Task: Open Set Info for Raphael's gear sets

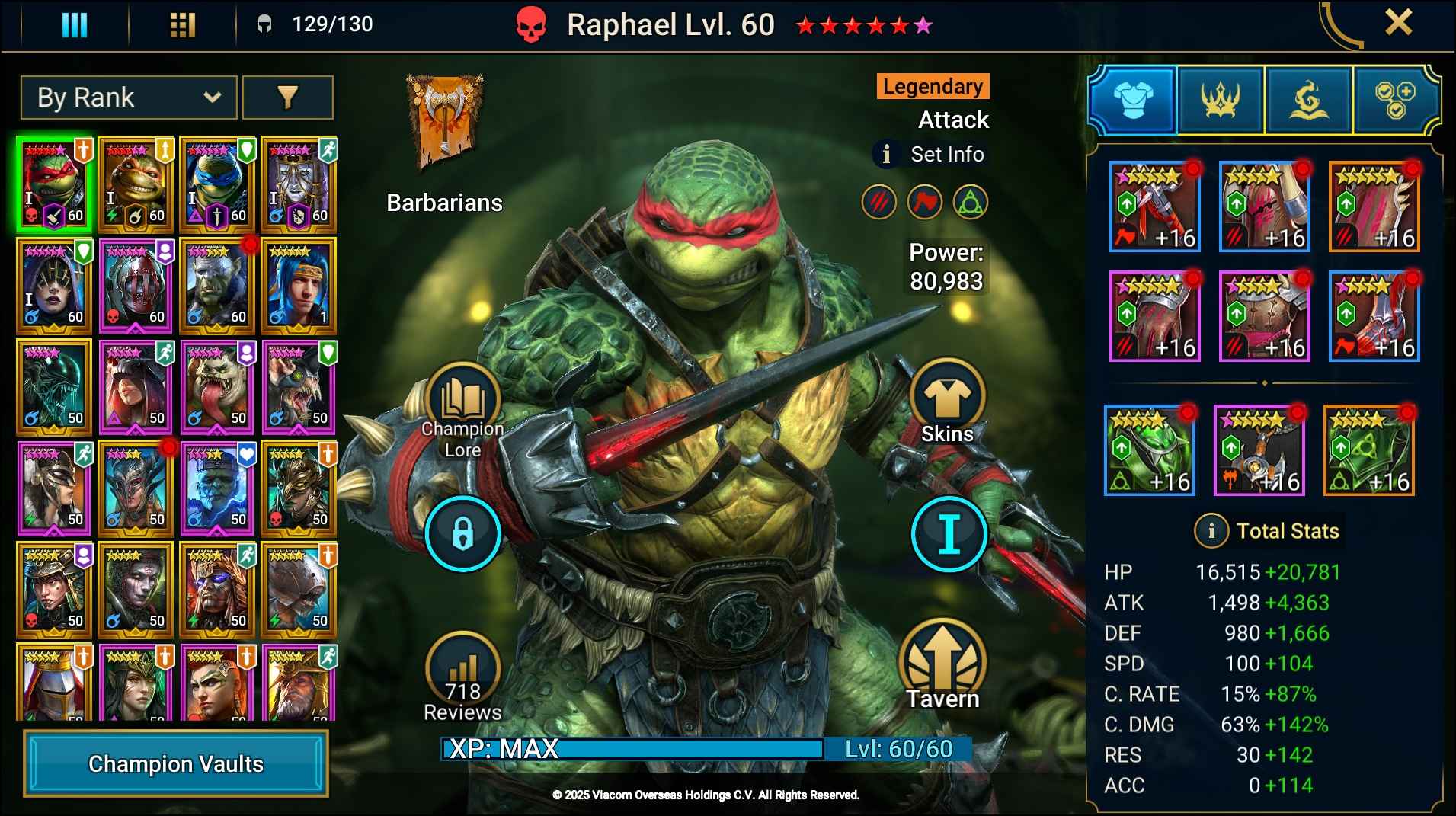Action: point(928,154)
